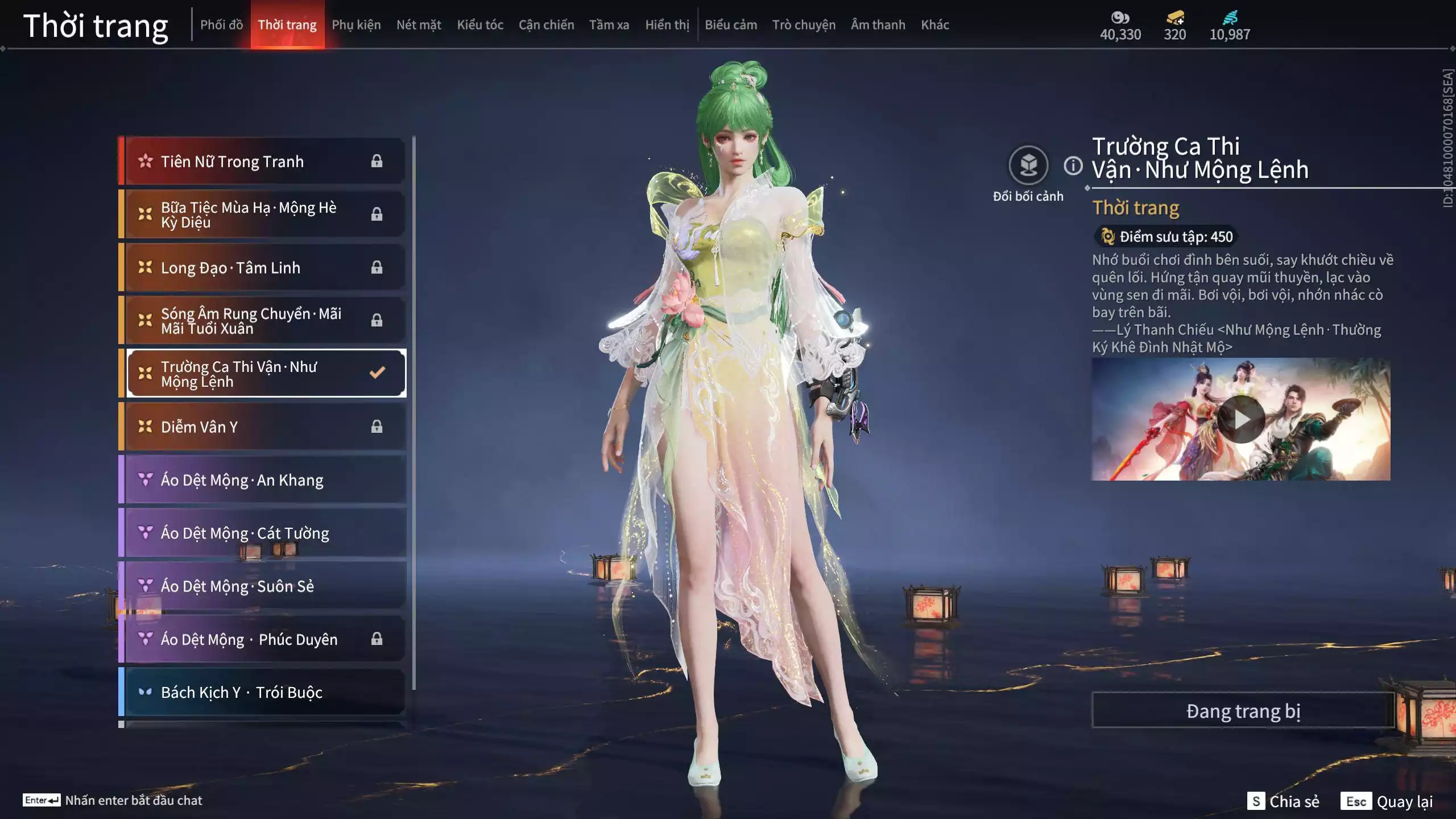This screenshot has width=1456, height=819.
Task: Go to the Biểu cảm tab
Action: [x=731, y=25]
